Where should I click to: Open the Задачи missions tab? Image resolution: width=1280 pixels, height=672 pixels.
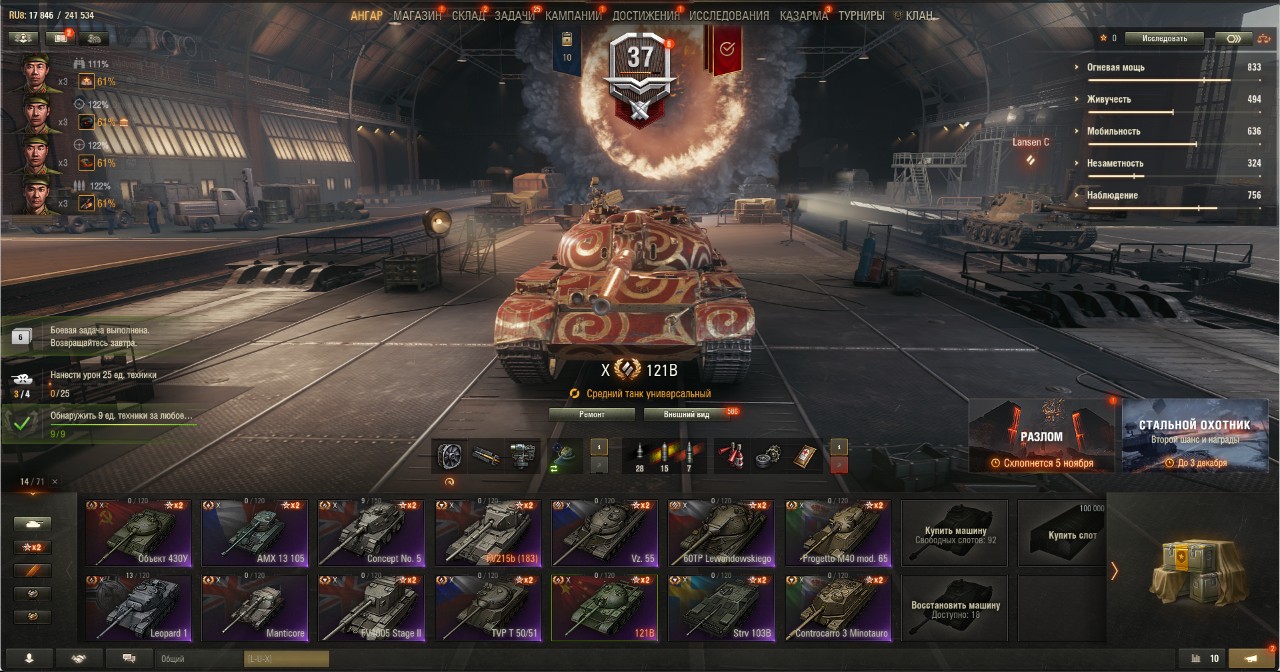point(515,16)
